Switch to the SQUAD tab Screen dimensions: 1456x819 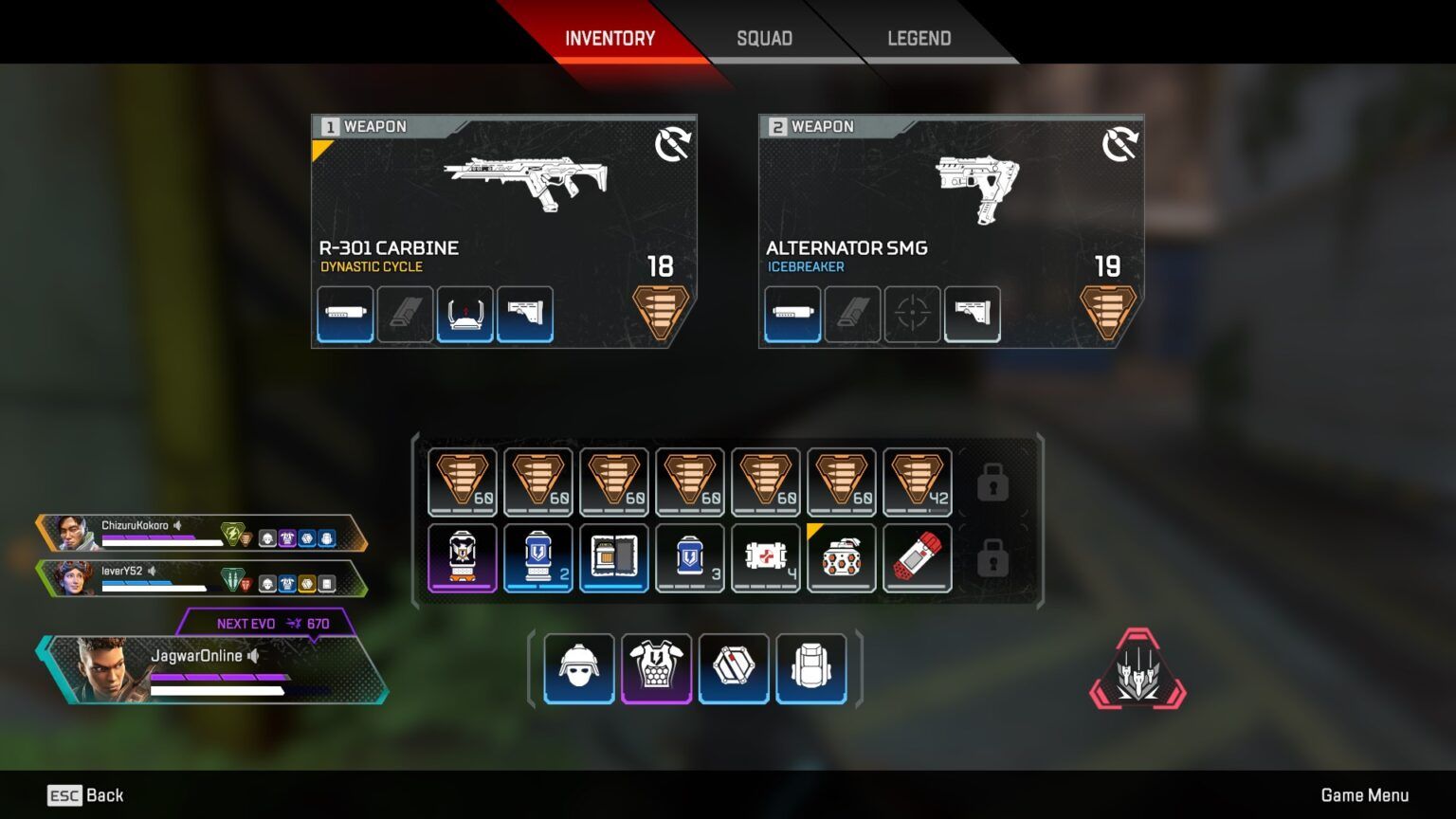764,38
